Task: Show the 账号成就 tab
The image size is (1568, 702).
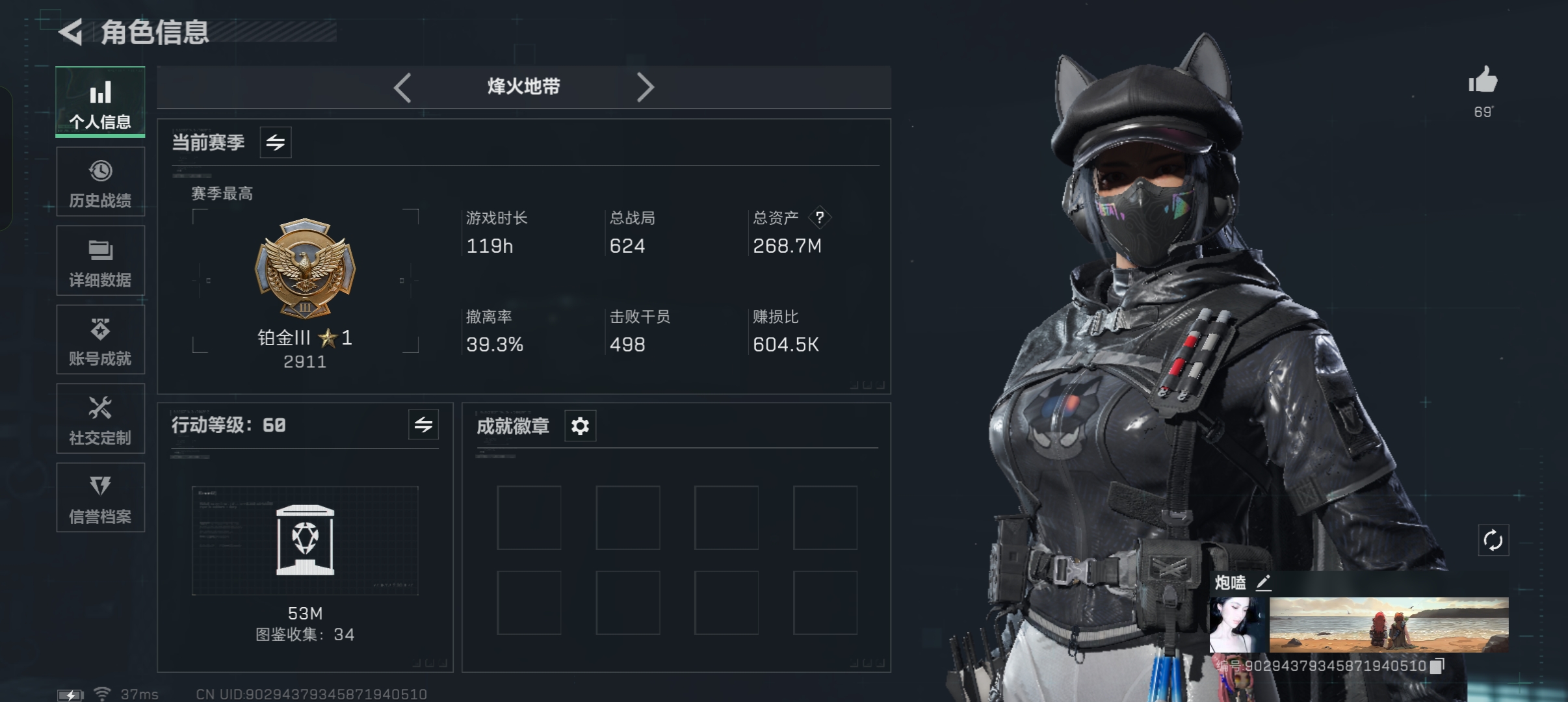Action: [100, 340]
